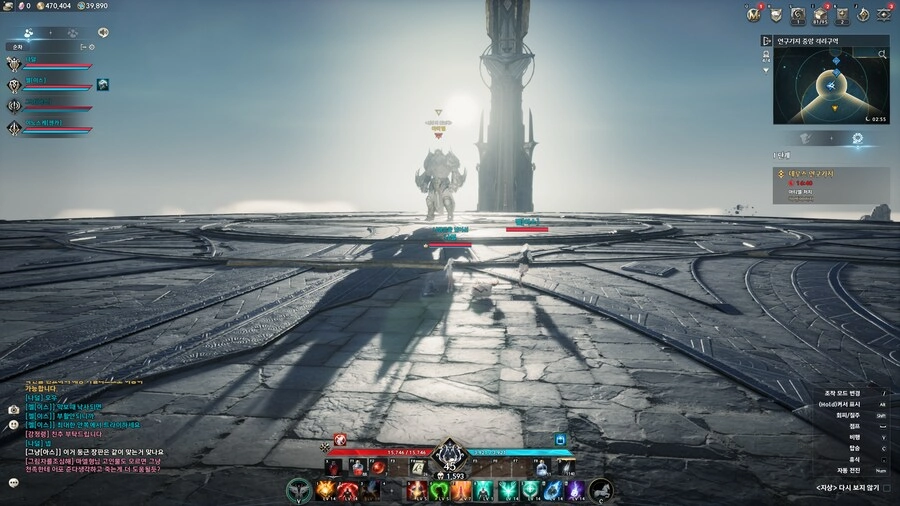Open the M shop icon in top bar
Viewport: 900px width, 506px height.
pos(754,14)
